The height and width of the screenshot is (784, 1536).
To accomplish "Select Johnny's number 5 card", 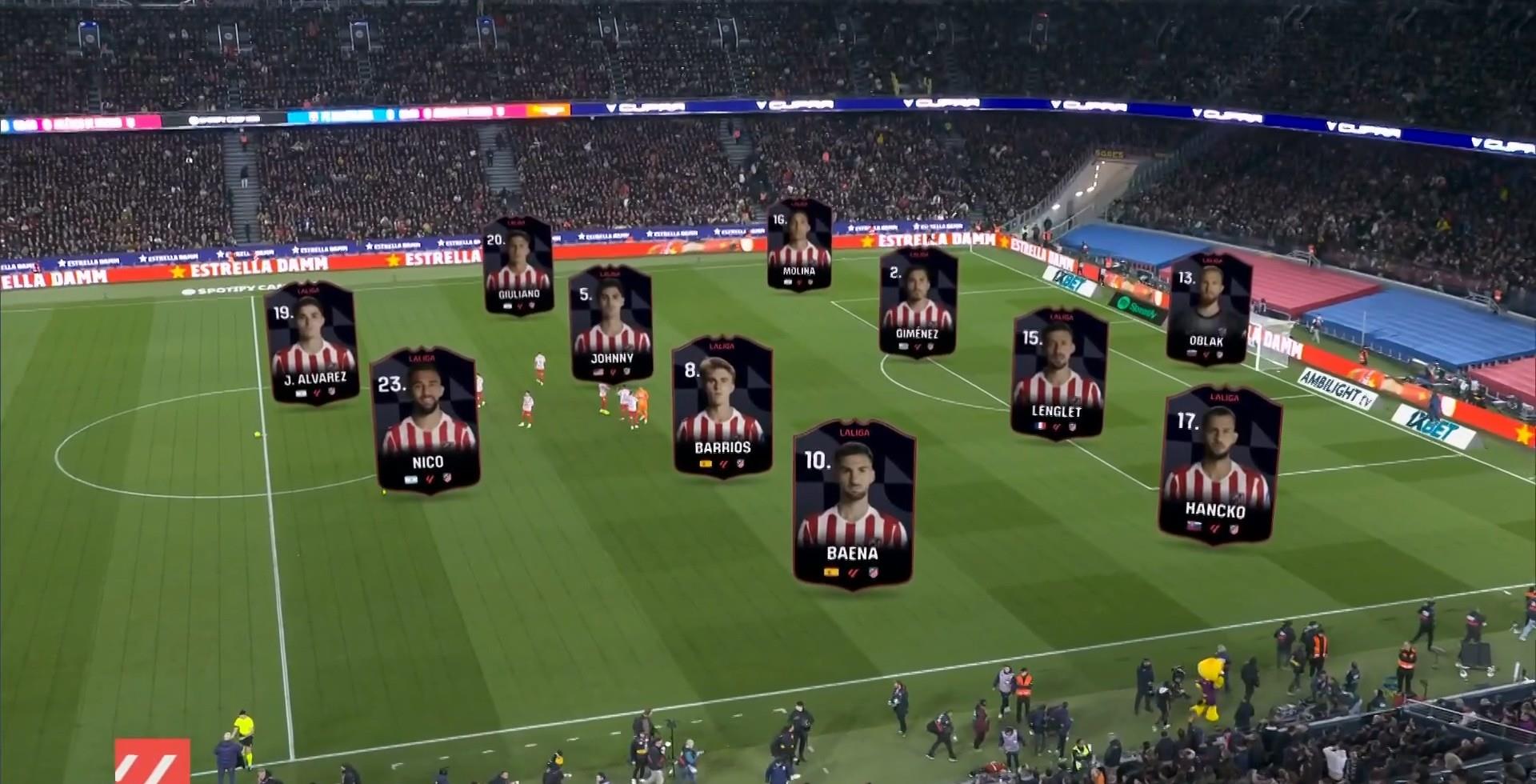I will click(611, 323).
